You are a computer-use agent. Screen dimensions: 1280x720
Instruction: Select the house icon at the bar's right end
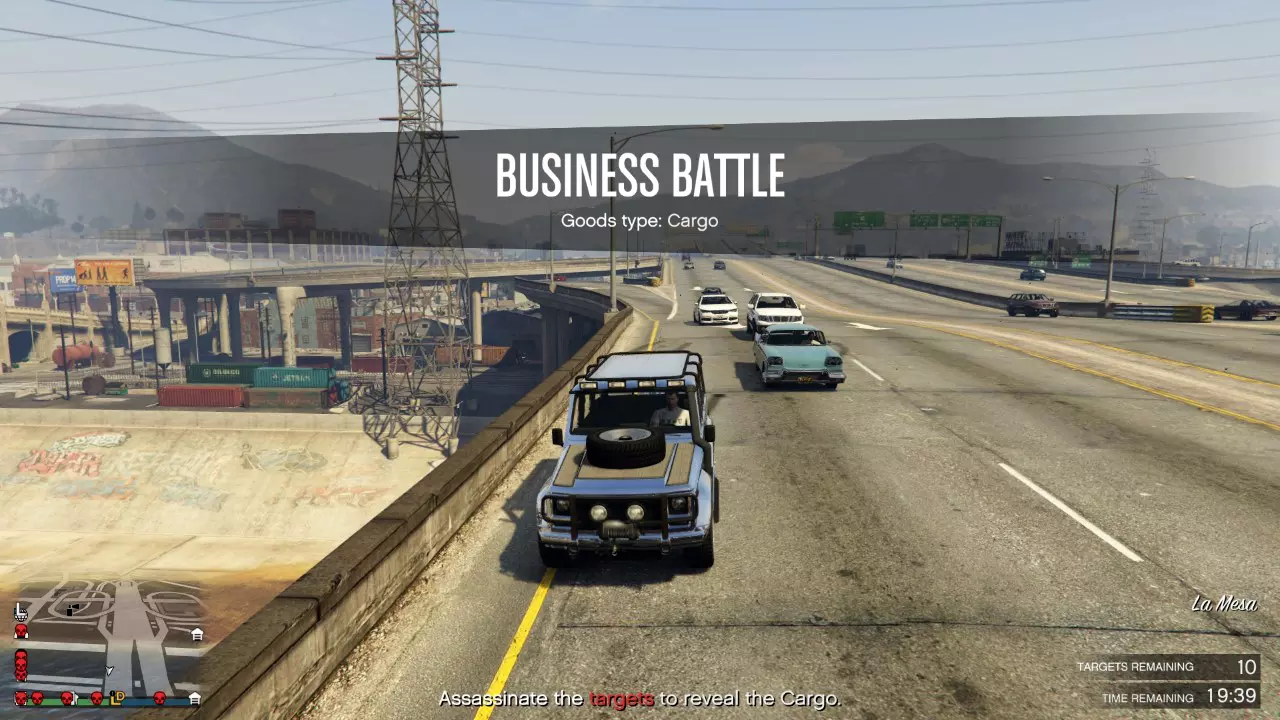click(x=196, y=698)
